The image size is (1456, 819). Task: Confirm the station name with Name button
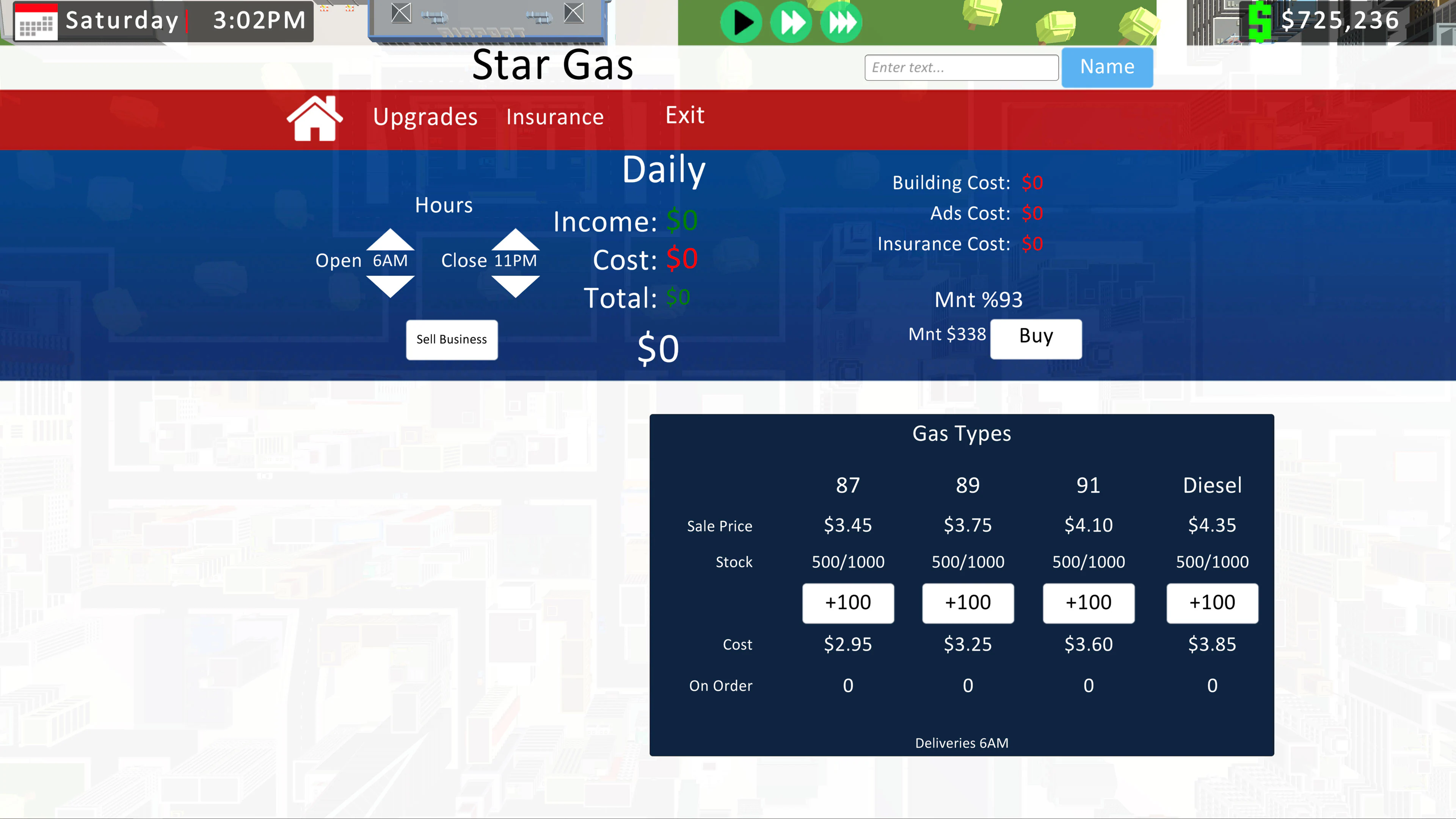coord(1106,67)
